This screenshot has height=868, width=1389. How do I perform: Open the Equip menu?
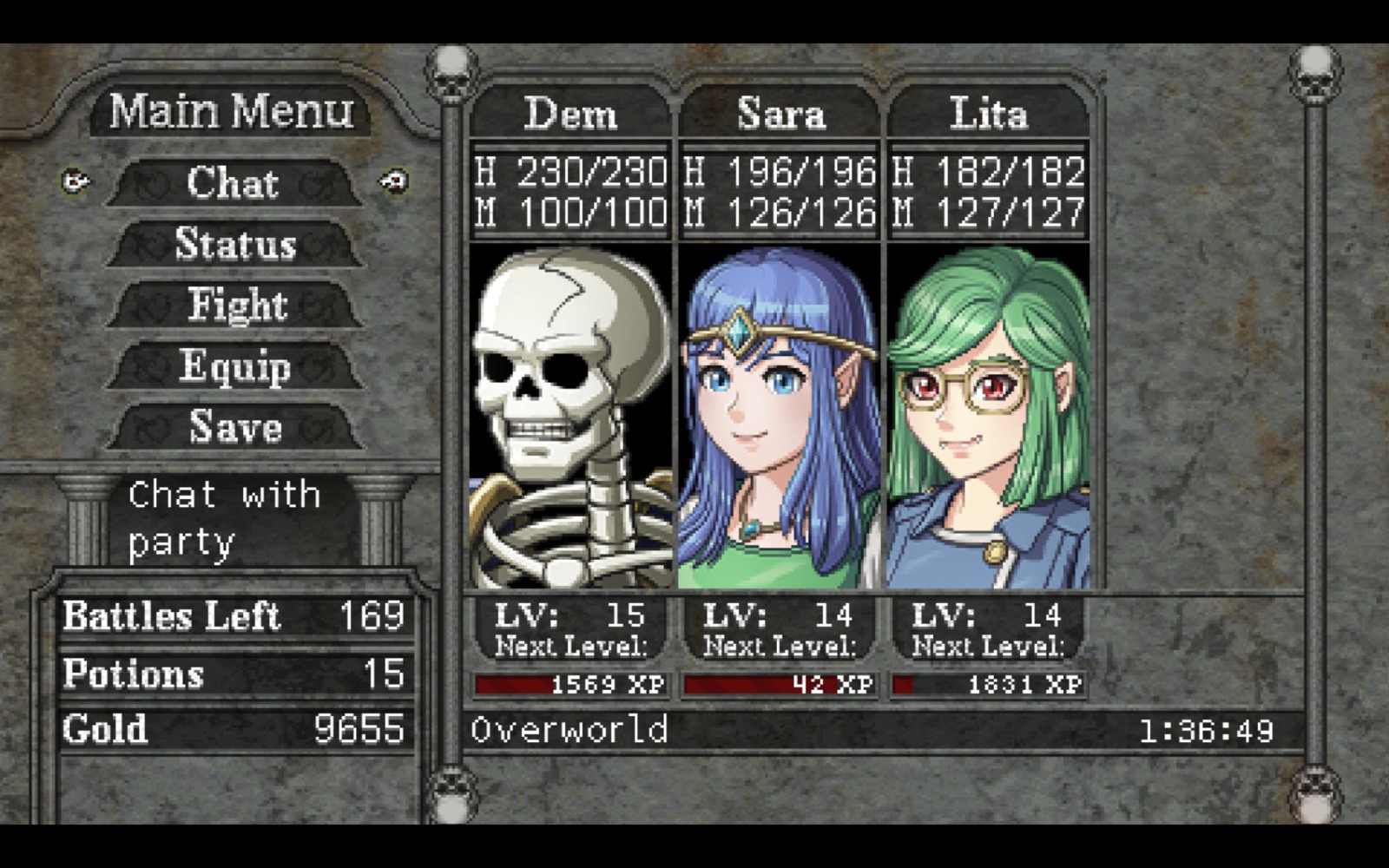[235, 365]
